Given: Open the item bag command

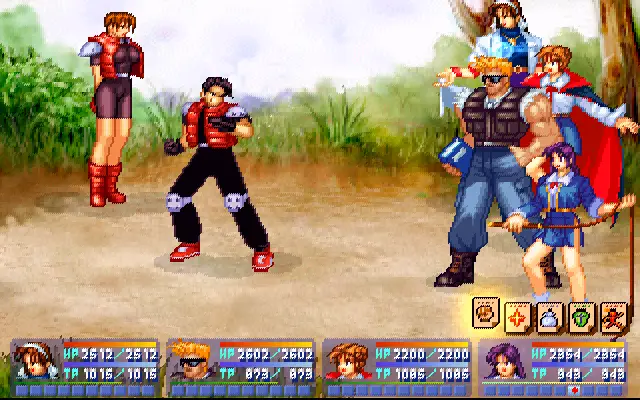Looking at the screenshot, I should point(549,316).
